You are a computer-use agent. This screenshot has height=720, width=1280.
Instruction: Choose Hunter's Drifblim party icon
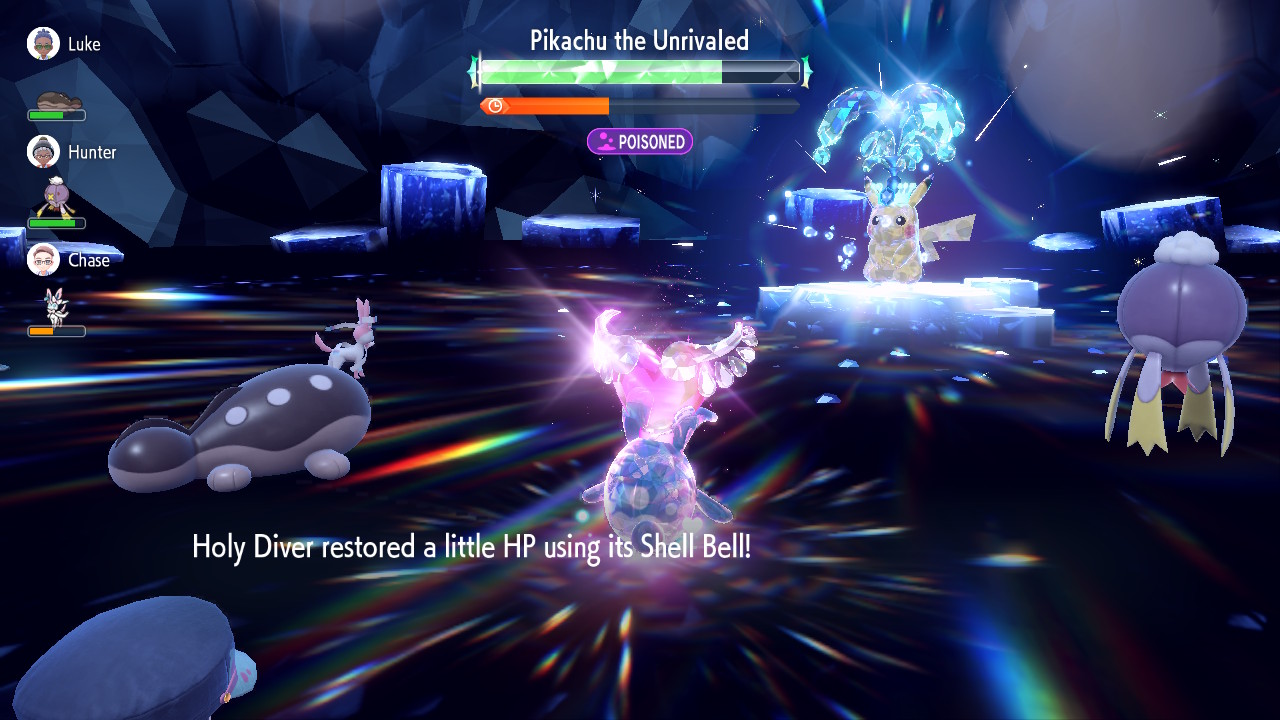pyautogui.click(x=55, y=198)
